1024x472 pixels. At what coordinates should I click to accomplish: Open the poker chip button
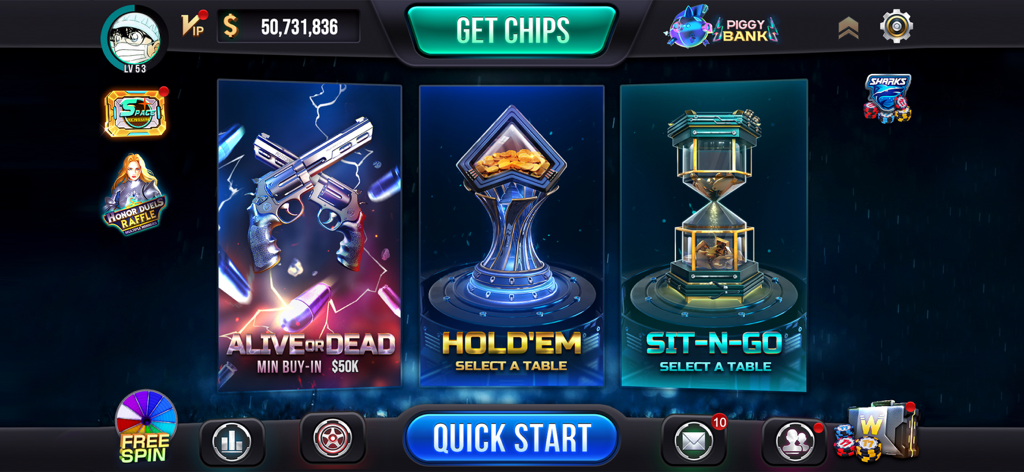(332, 438)
